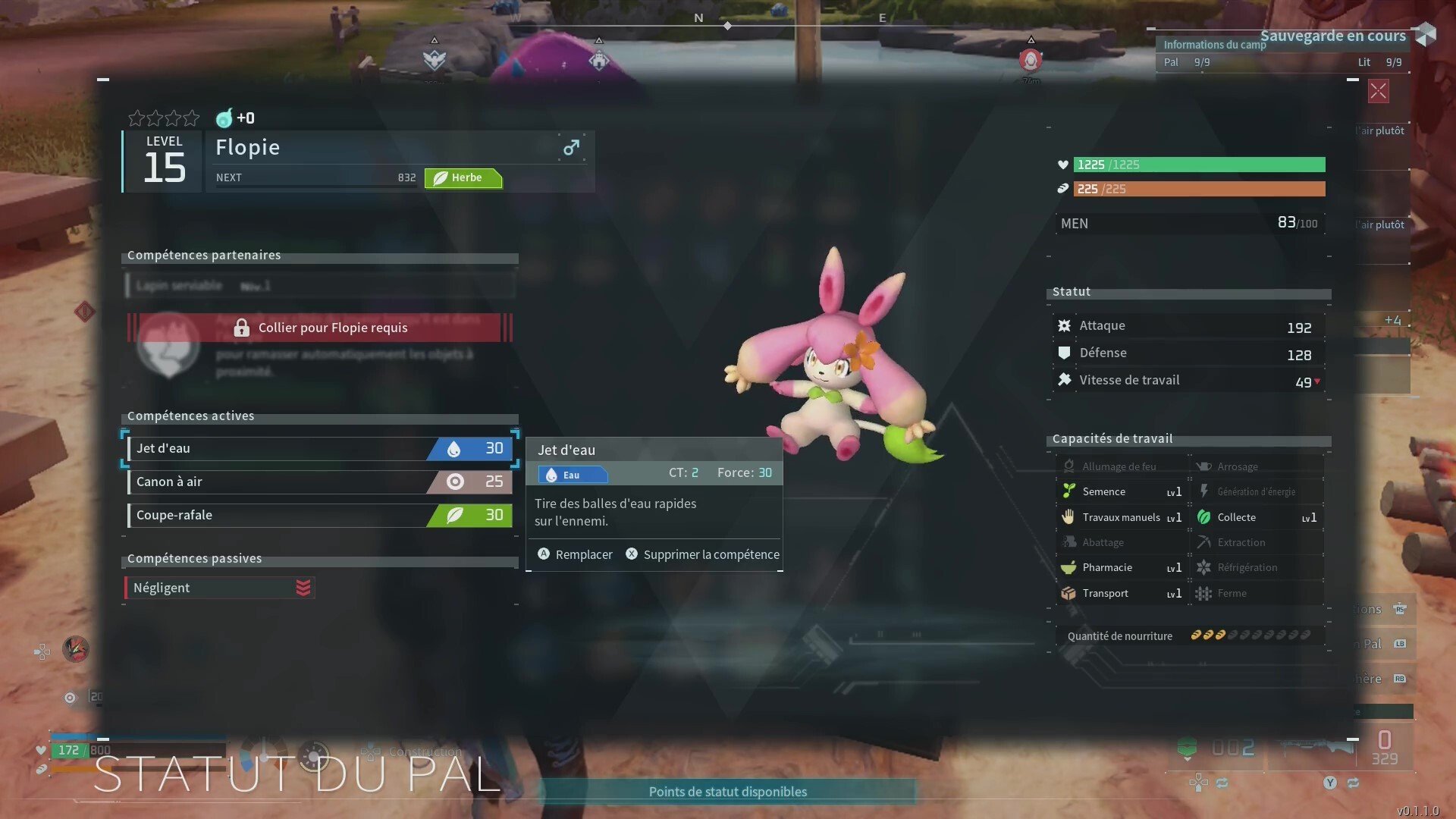Click Supprimer la compétence option
This screenshot has height=819, width=1456.
pyautogui.click(x=702, y=554)
